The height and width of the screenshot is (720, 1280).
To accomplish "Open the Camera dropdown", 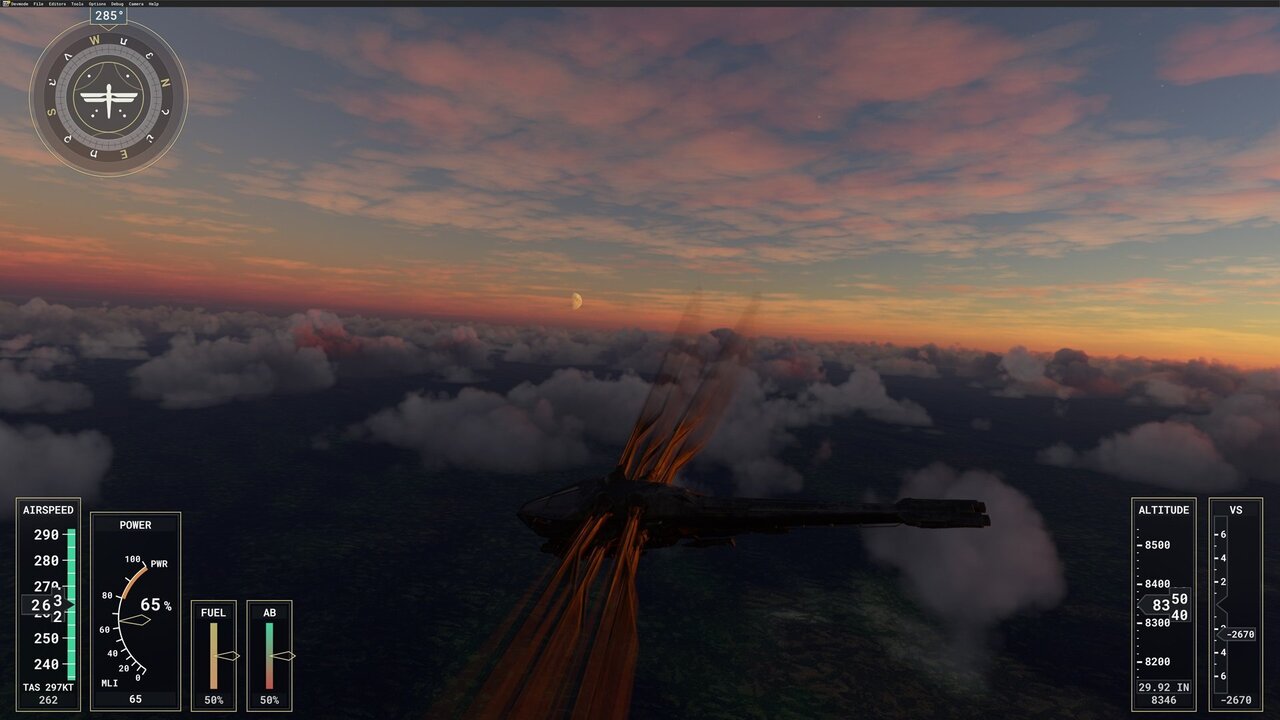I will tap(136, 4).
